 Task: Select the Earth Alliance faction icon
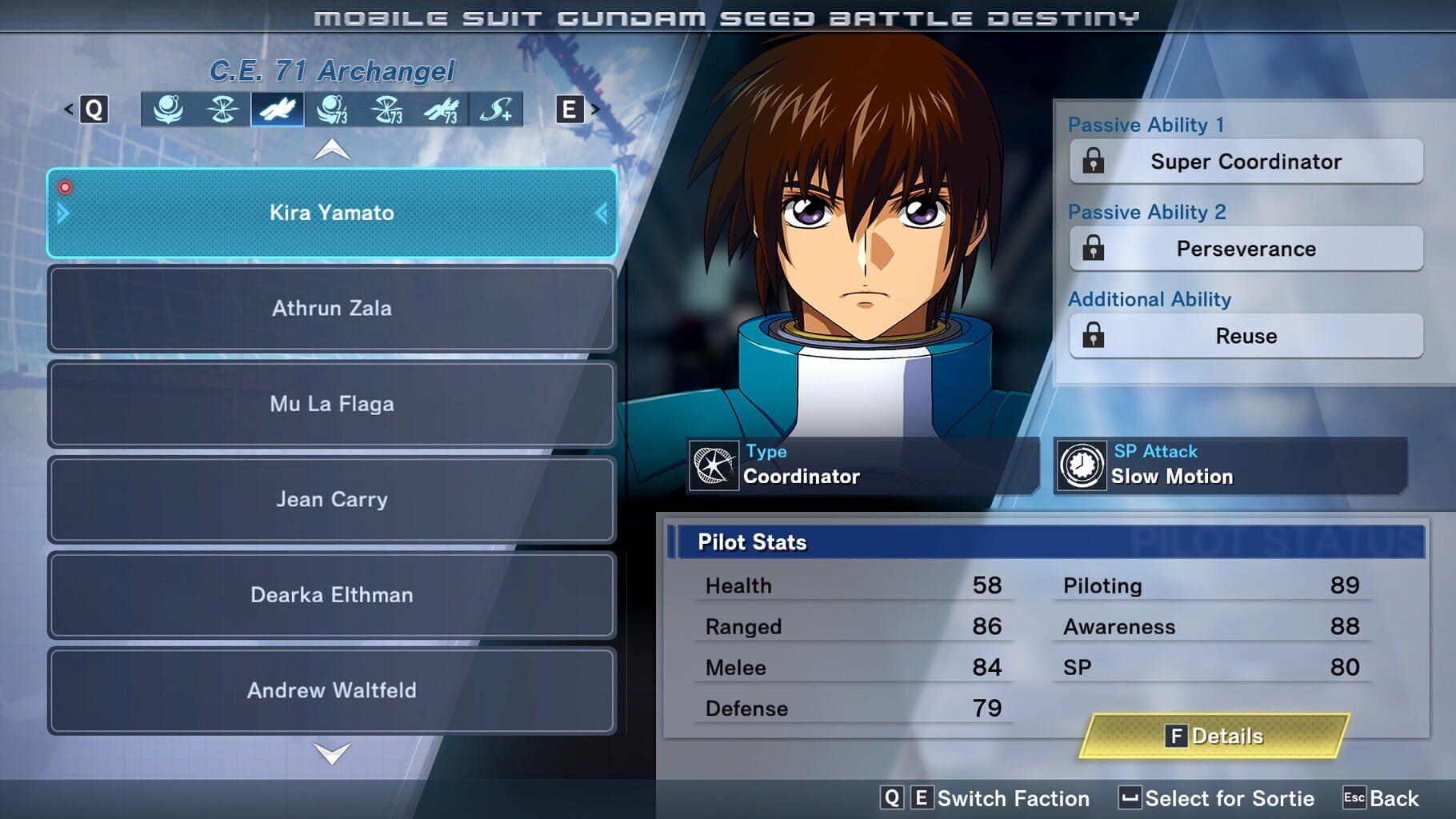[x=166, y=110]
